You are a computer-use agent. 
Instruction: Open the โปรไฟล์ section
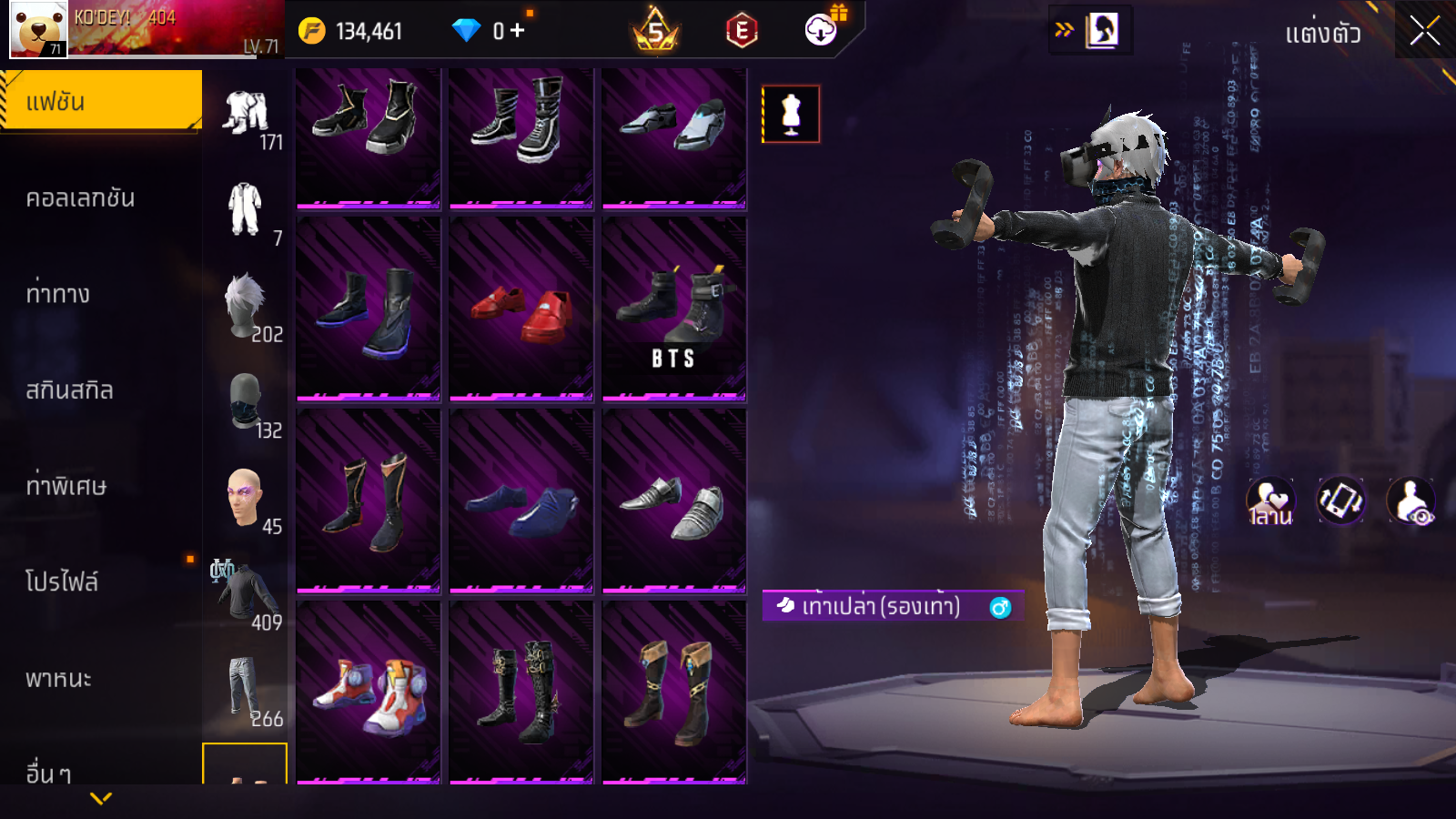coord(63,581)
